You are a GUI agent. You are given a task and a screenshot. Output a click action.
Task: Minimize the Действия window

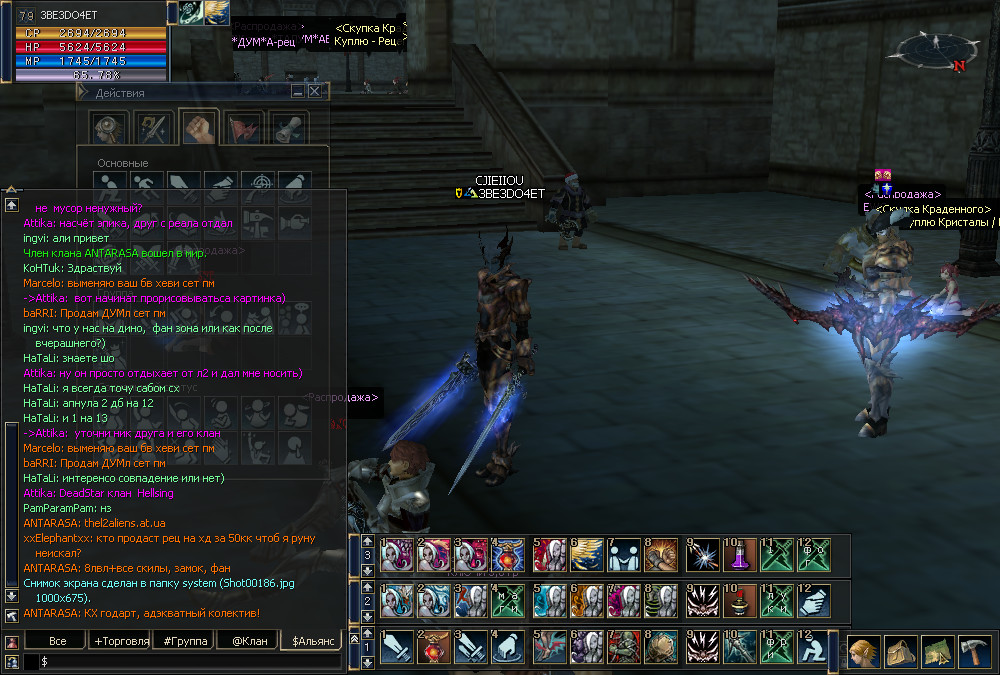pyautogui.click(x=298, y=91)
